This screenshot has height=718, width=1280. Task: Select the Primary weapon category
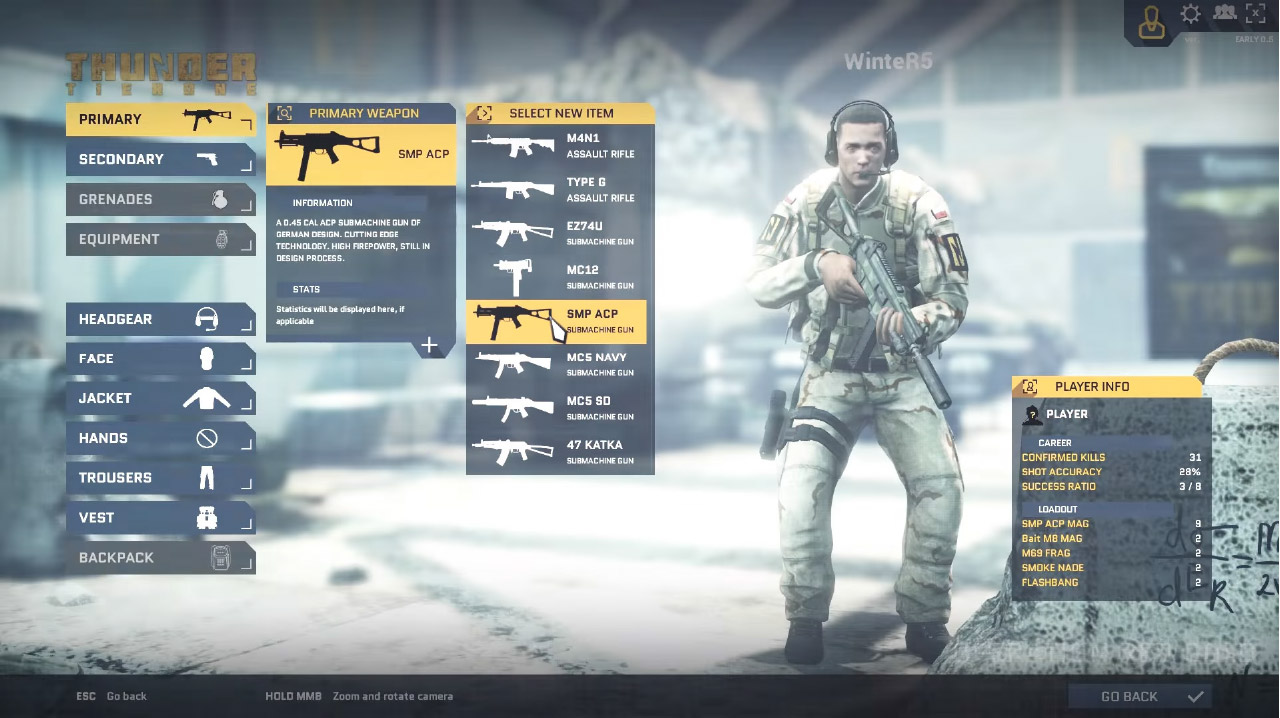pos(160,120)
